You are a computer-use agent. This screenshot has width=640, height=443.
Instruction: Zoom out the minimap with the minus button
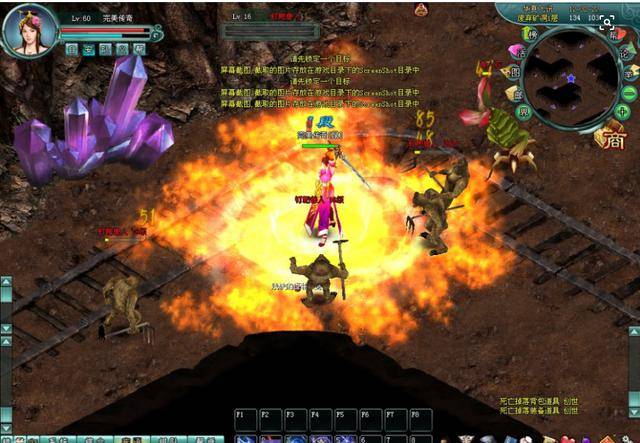pos(628,93)
